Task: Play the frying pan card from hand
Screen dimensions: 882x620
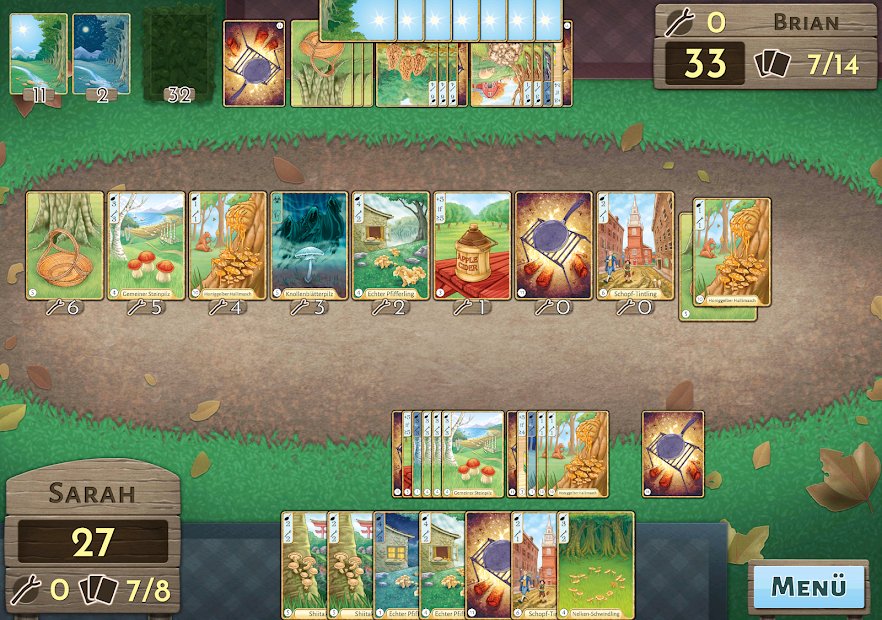Action: coord(488,565)
